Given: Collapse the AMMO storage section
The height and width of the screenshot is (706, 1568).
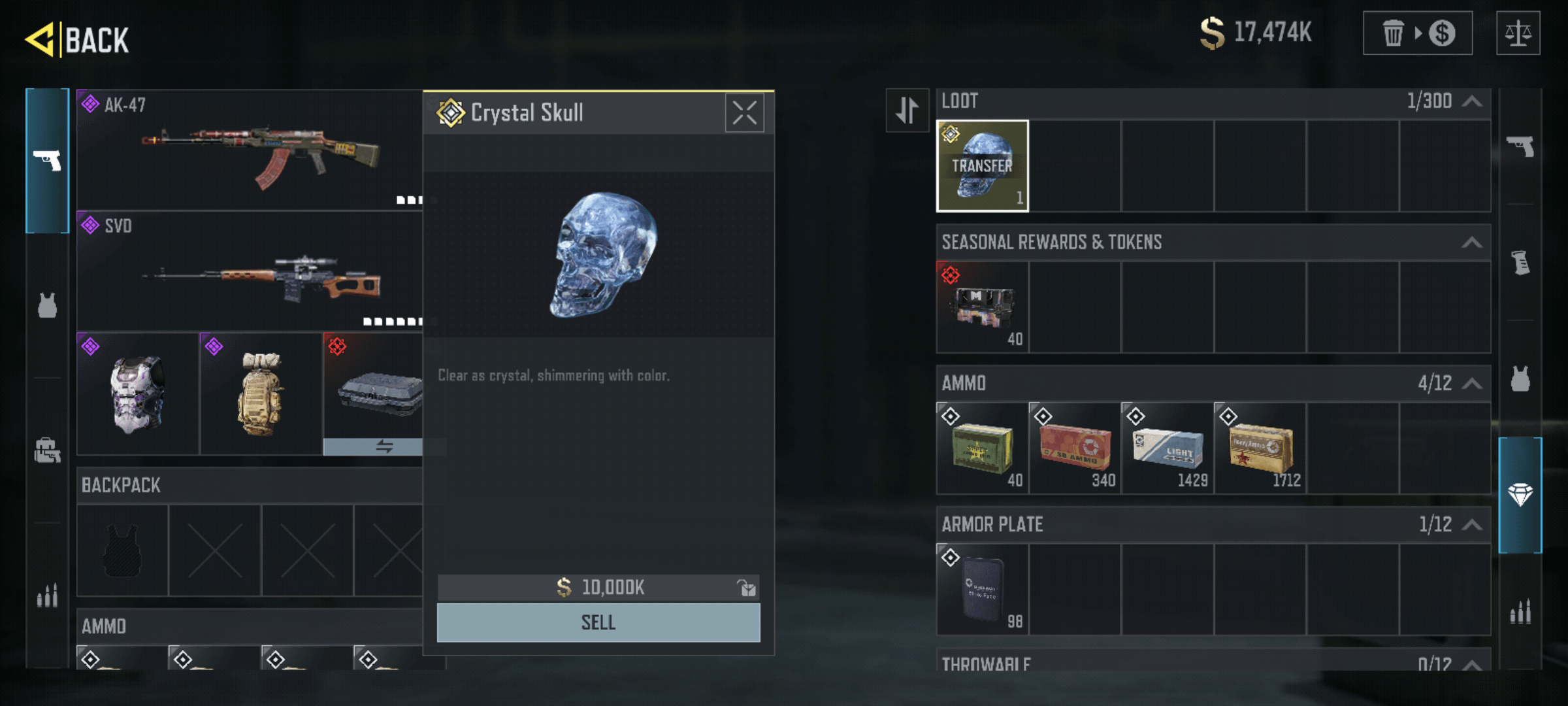Looking at the screenshot, I should pyautogui.click(x=1472, y=384).
